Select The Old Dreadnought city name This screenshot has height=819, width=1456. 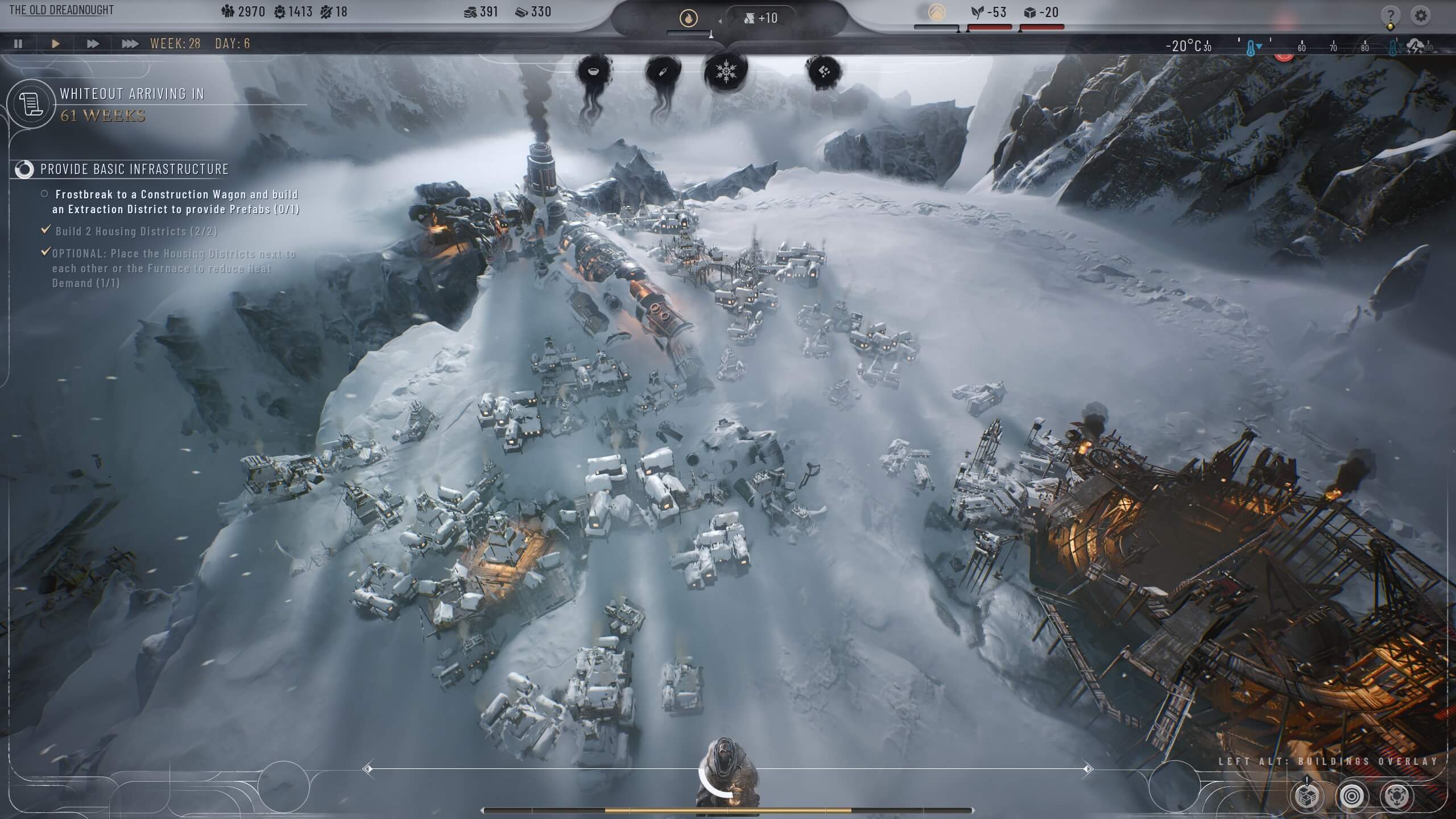point(61,10)
